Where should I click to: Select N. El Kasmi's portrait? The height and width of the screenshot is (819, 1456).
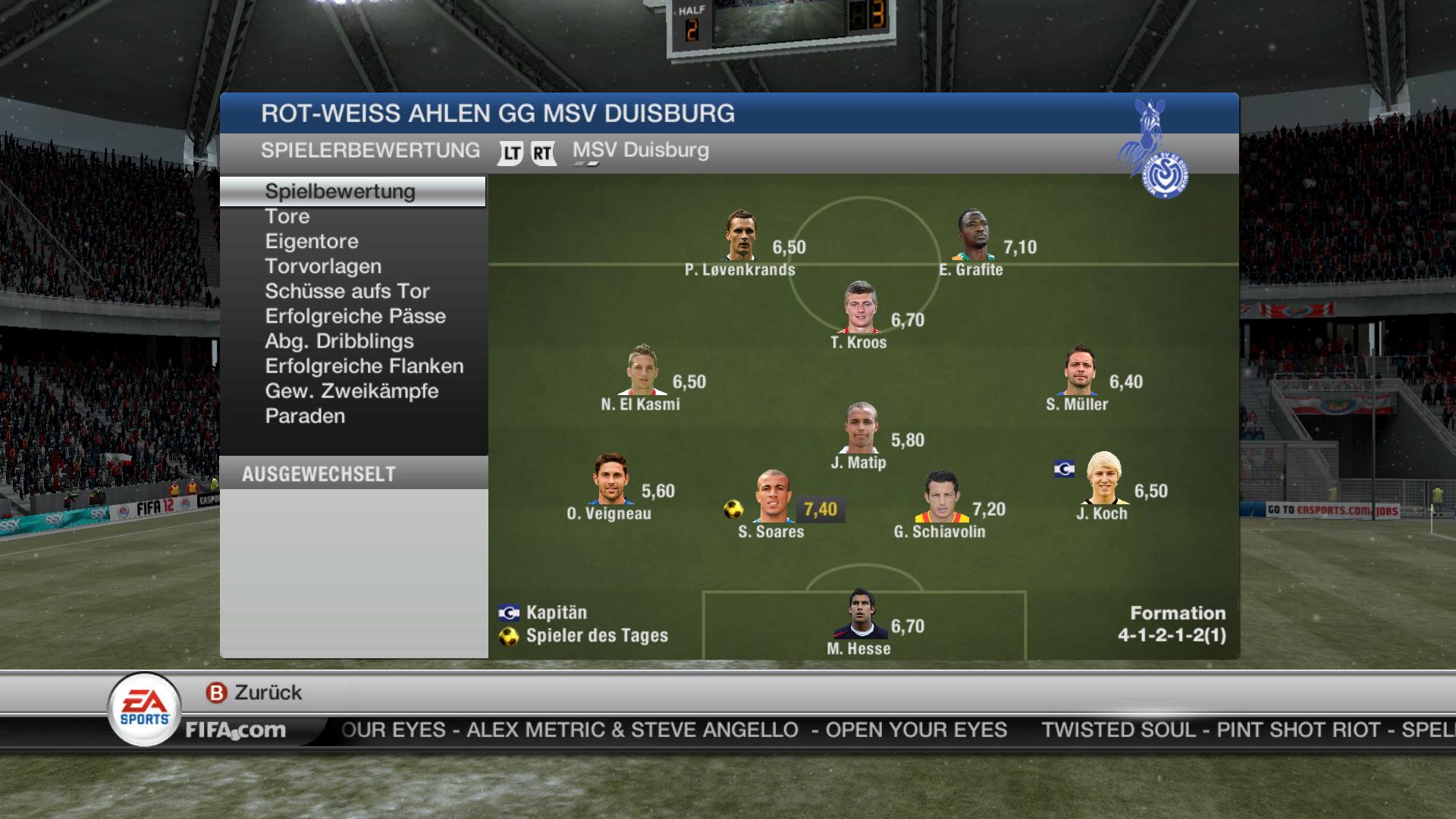click(x=642, y=370)
